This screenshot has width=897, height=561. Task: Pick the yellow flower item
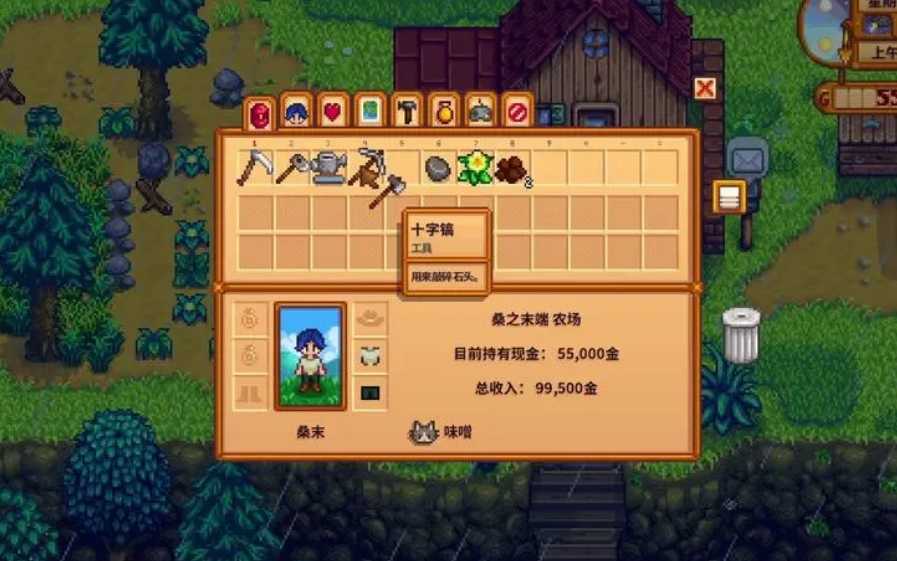point(475,169)
